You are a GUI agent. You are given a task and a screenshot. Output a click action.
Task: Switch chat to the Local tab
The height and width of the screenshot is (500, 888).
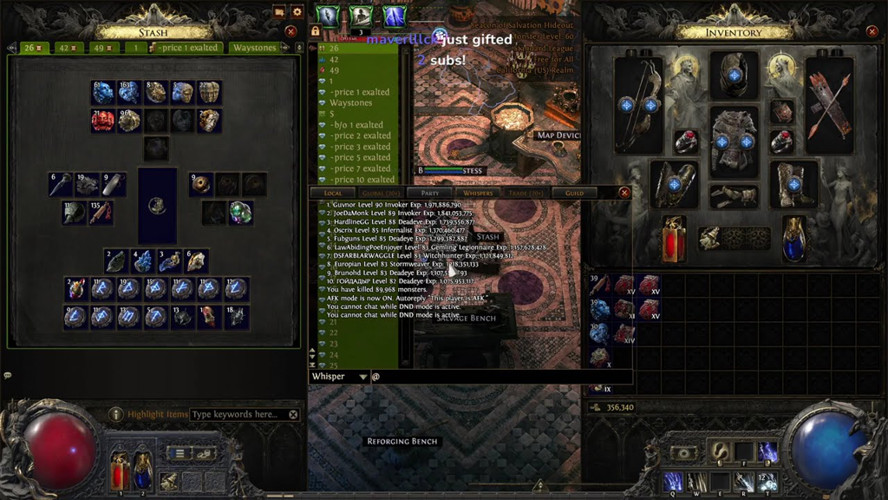click(333, 192)
